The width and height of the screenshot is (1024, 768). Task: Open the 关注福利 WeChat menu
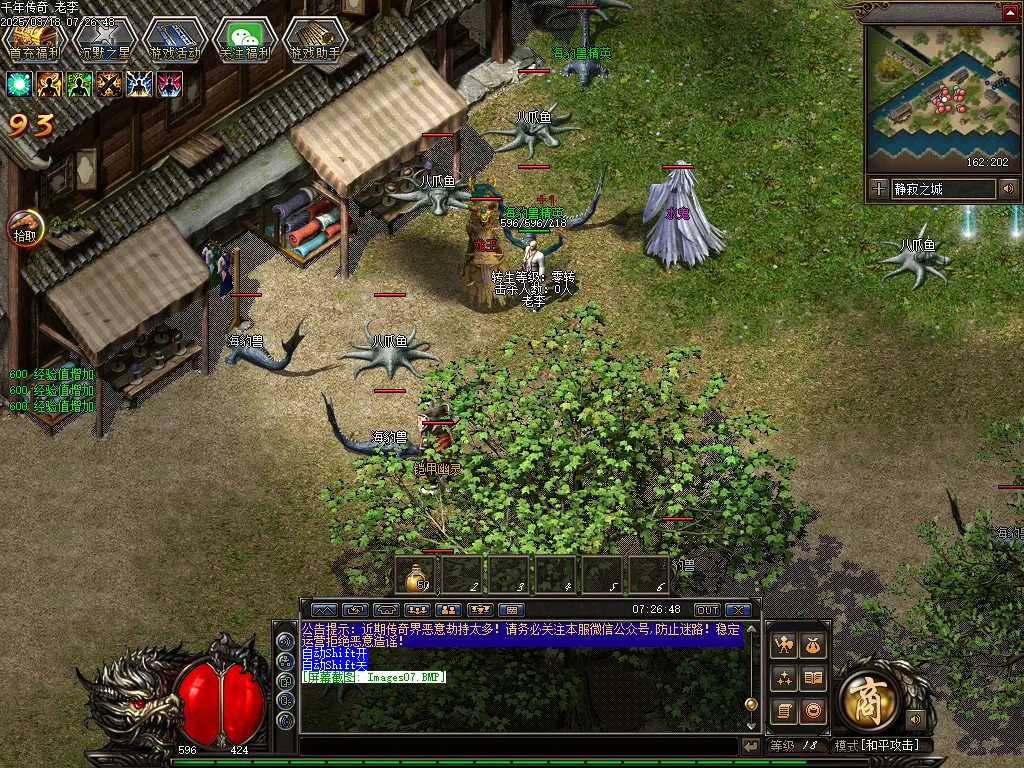245,41
